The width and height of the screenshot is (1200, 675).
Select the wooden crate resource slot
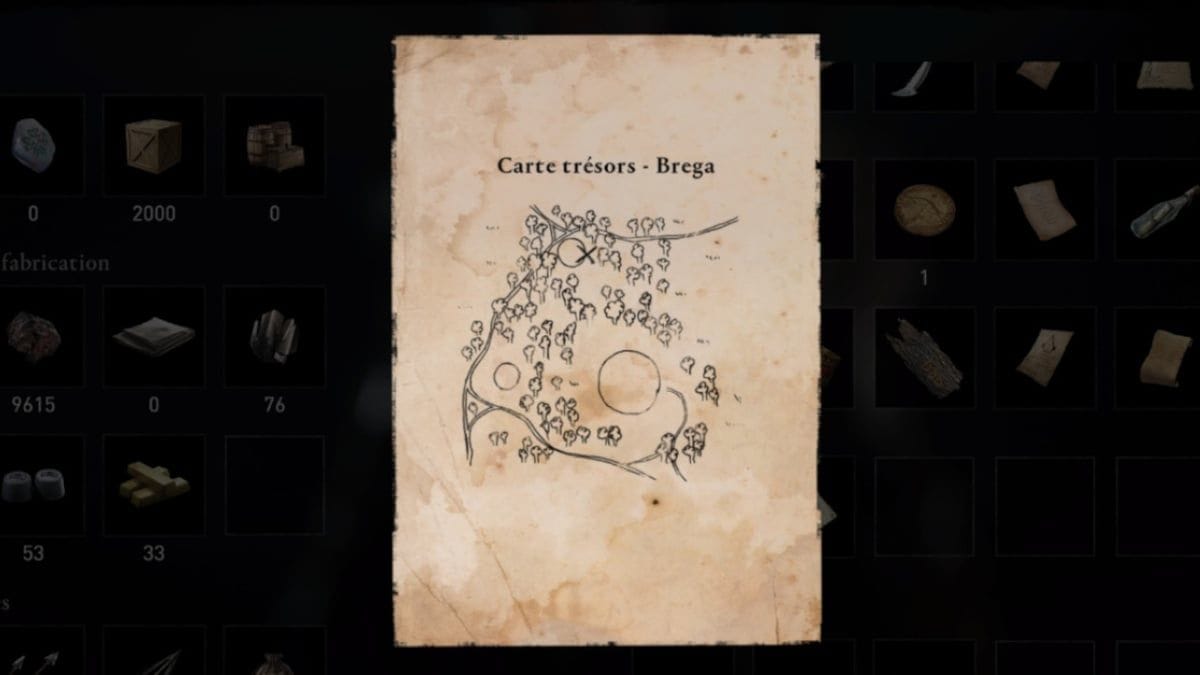[153, 145]
